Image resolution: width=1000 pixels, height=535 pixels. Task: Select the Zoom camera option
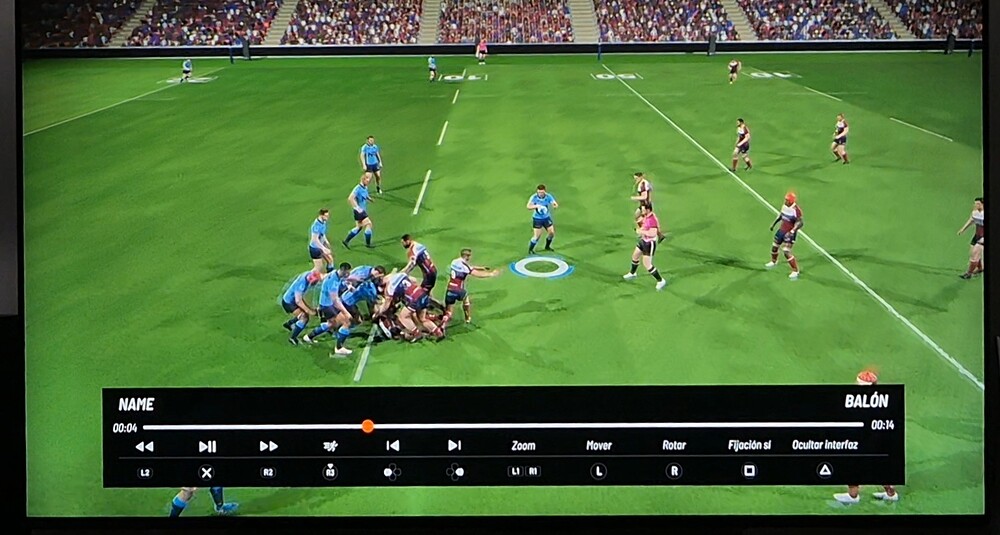coord(523,446)
